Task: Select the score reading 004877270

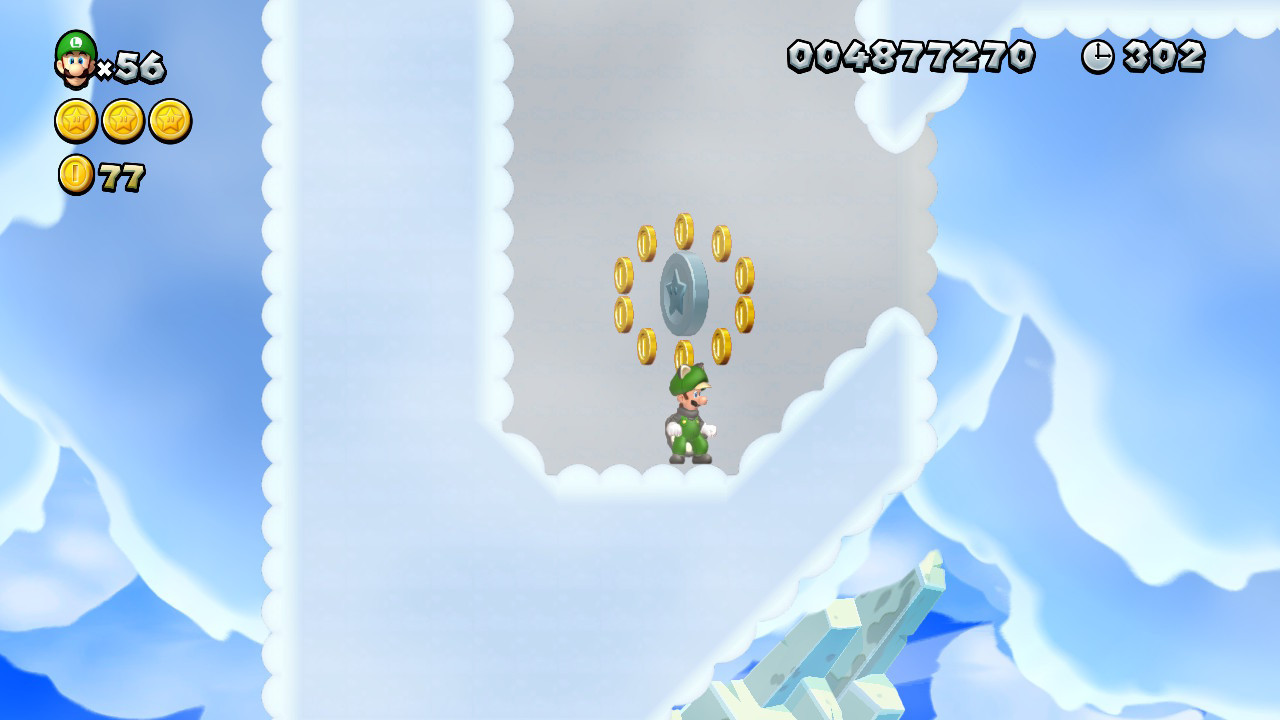Action: coord(912,57)
